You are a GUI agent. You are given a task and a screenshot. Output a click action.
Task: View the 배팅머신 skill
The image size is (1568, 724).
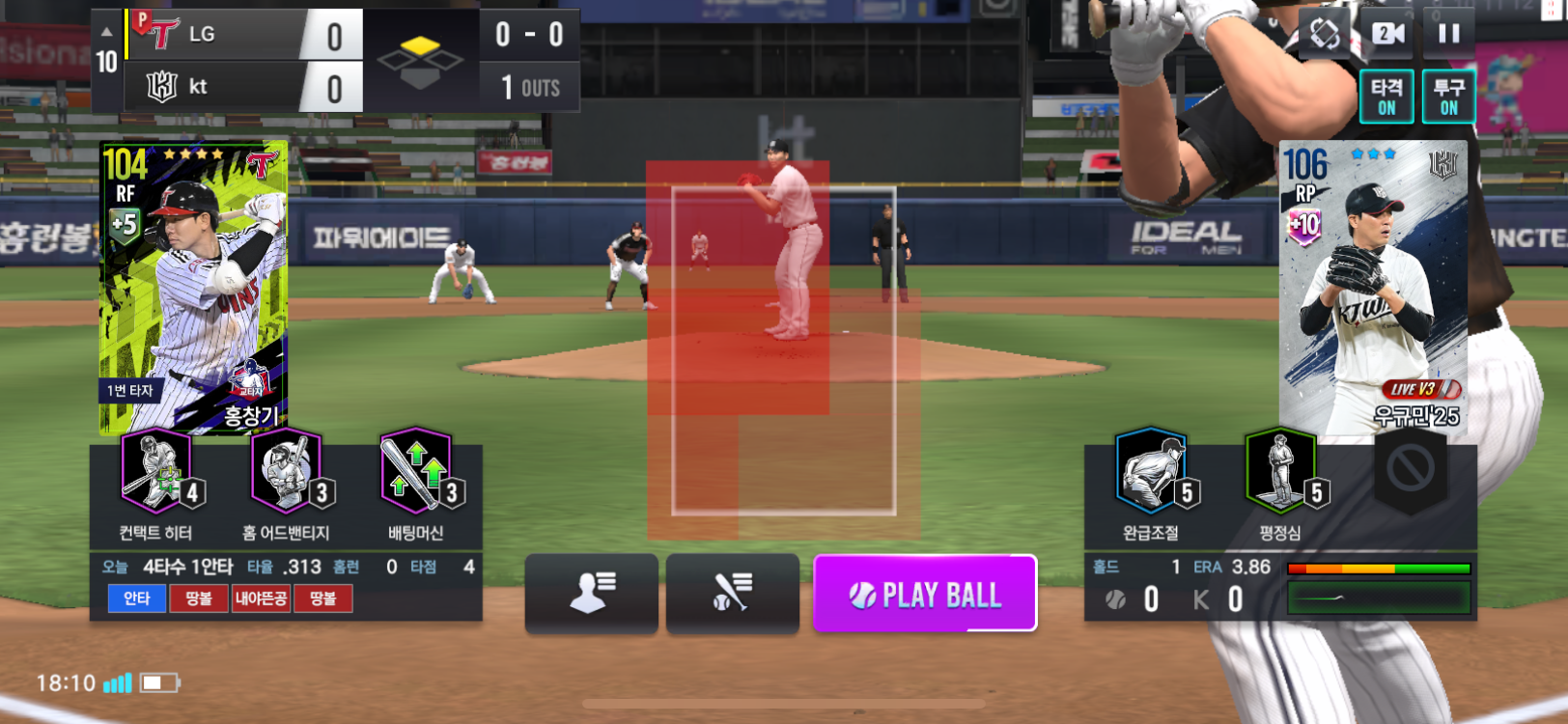416,473
